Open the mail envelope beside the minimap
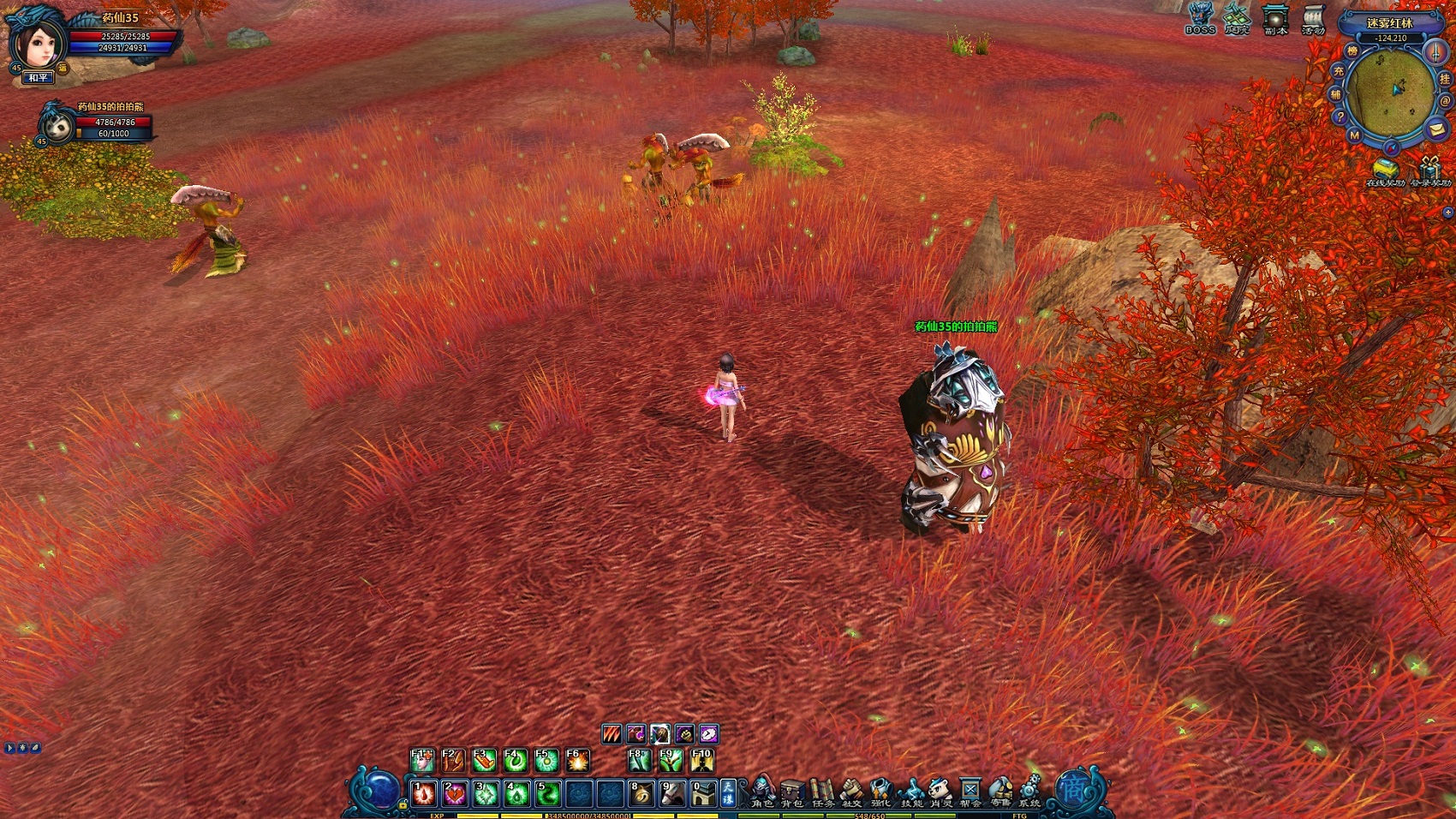Screen dimensions: 1456x819 pyautogui.click(x=1436, y=129)
